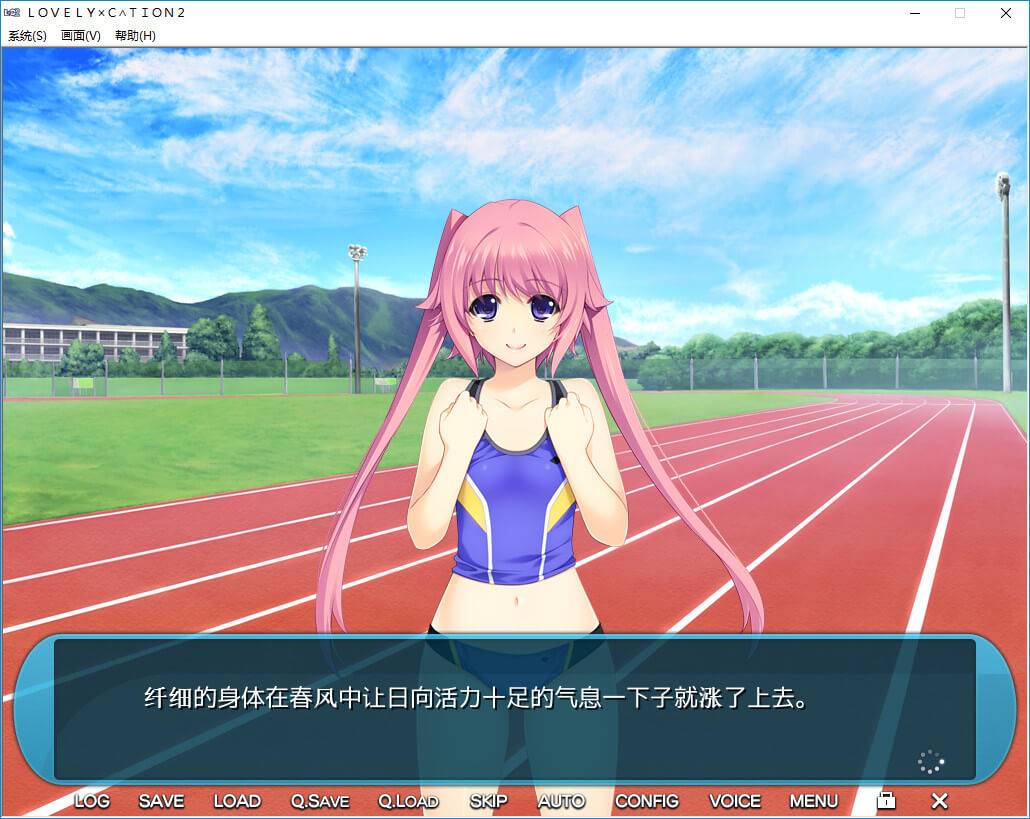Open the 帮助(H) menu

coord(135,36)
